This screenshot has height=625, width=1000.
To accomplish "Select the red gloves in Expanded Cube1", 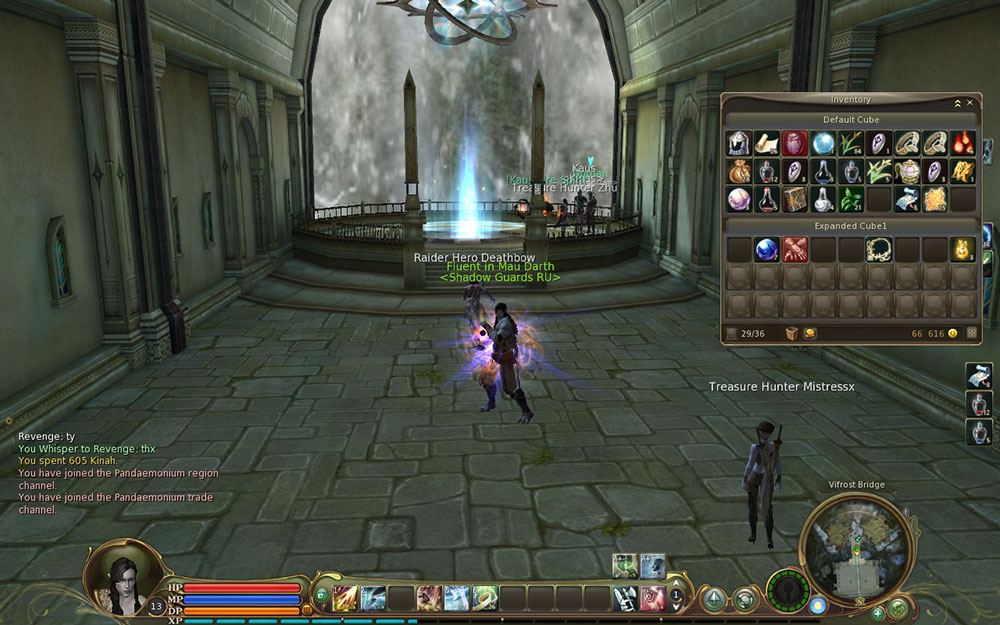I will click(795, 249).
